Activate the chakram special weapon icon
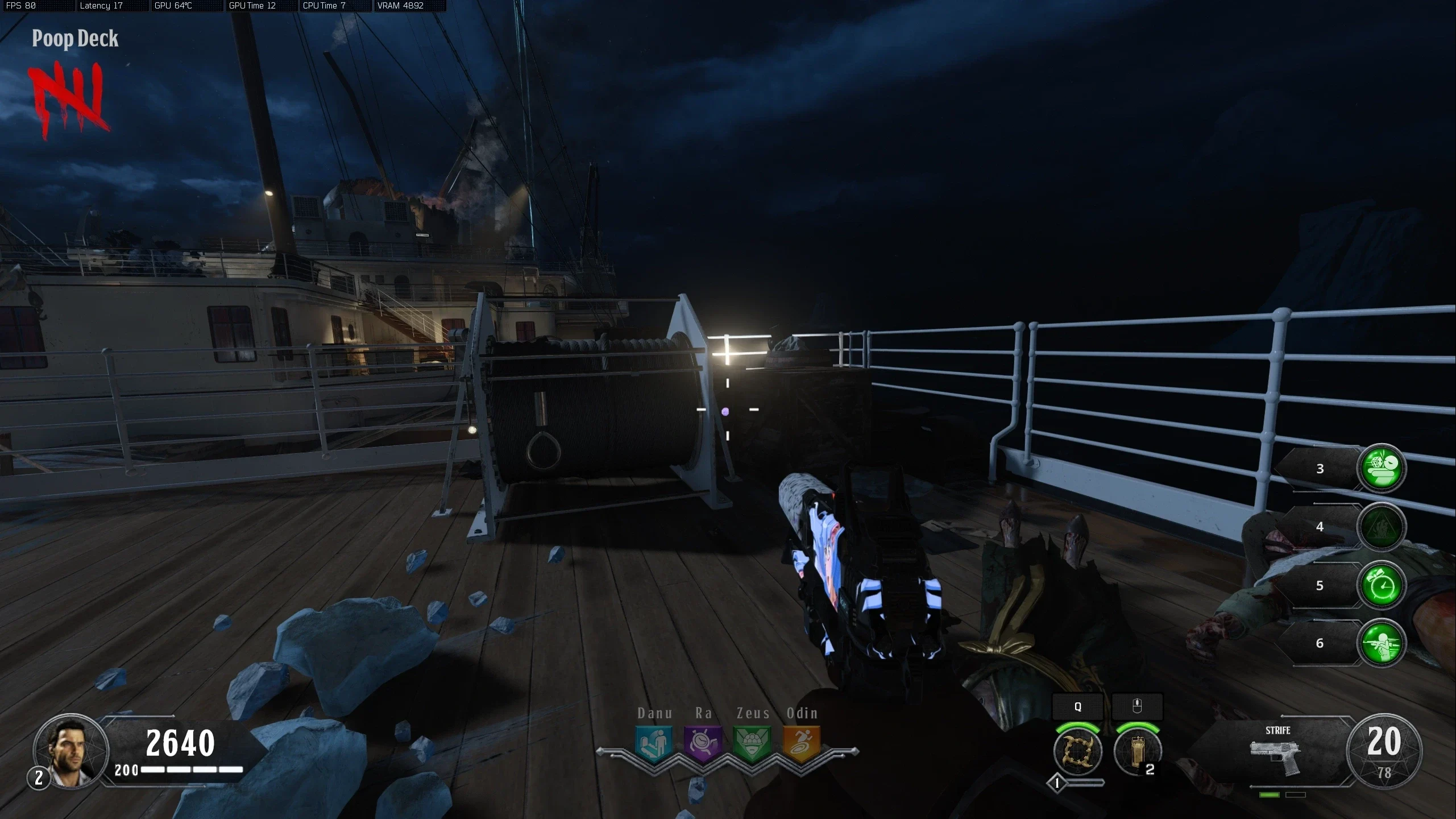 [x=1077, y=751]
